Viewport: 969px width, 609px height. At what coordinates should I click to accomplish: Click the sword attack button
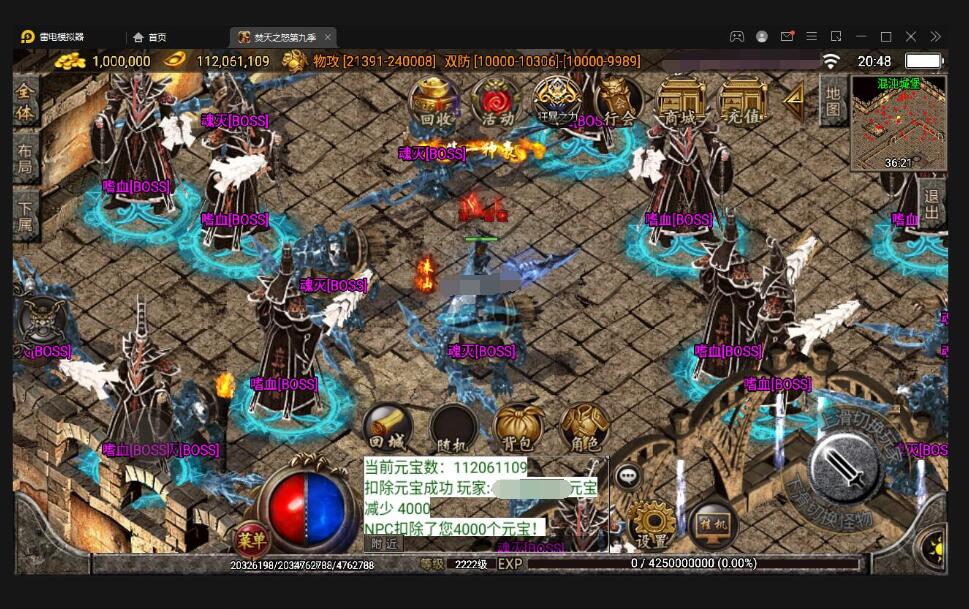(845, 470)
